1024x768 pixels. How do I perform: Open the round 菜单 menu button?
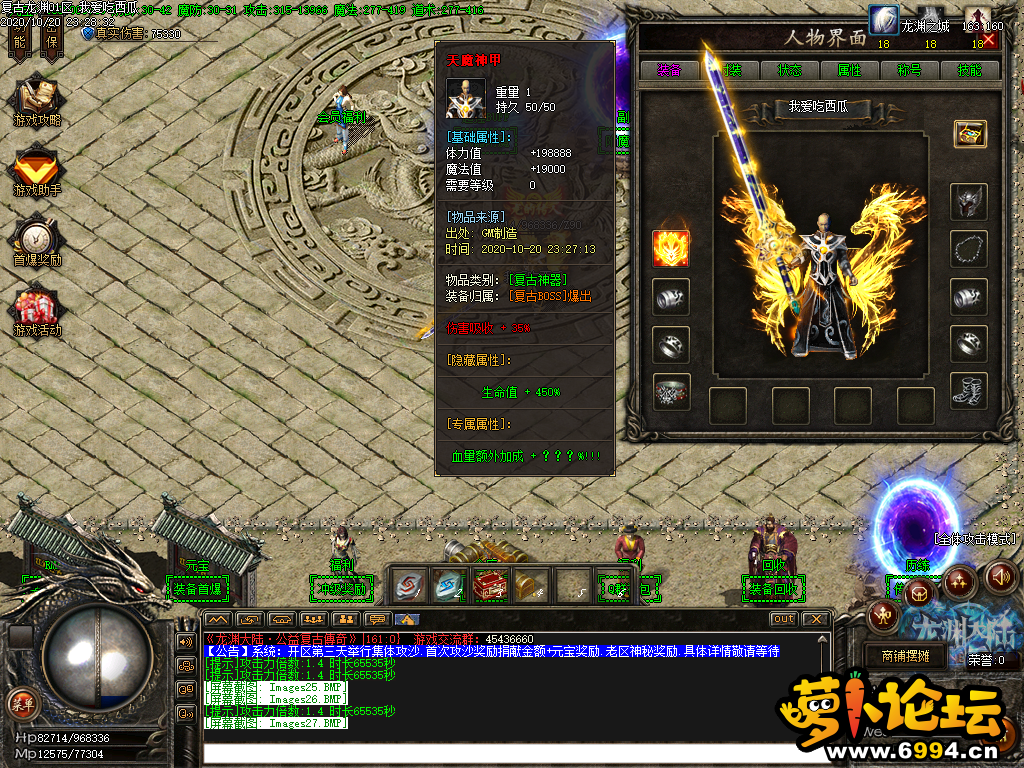click(x=22, y=702)
